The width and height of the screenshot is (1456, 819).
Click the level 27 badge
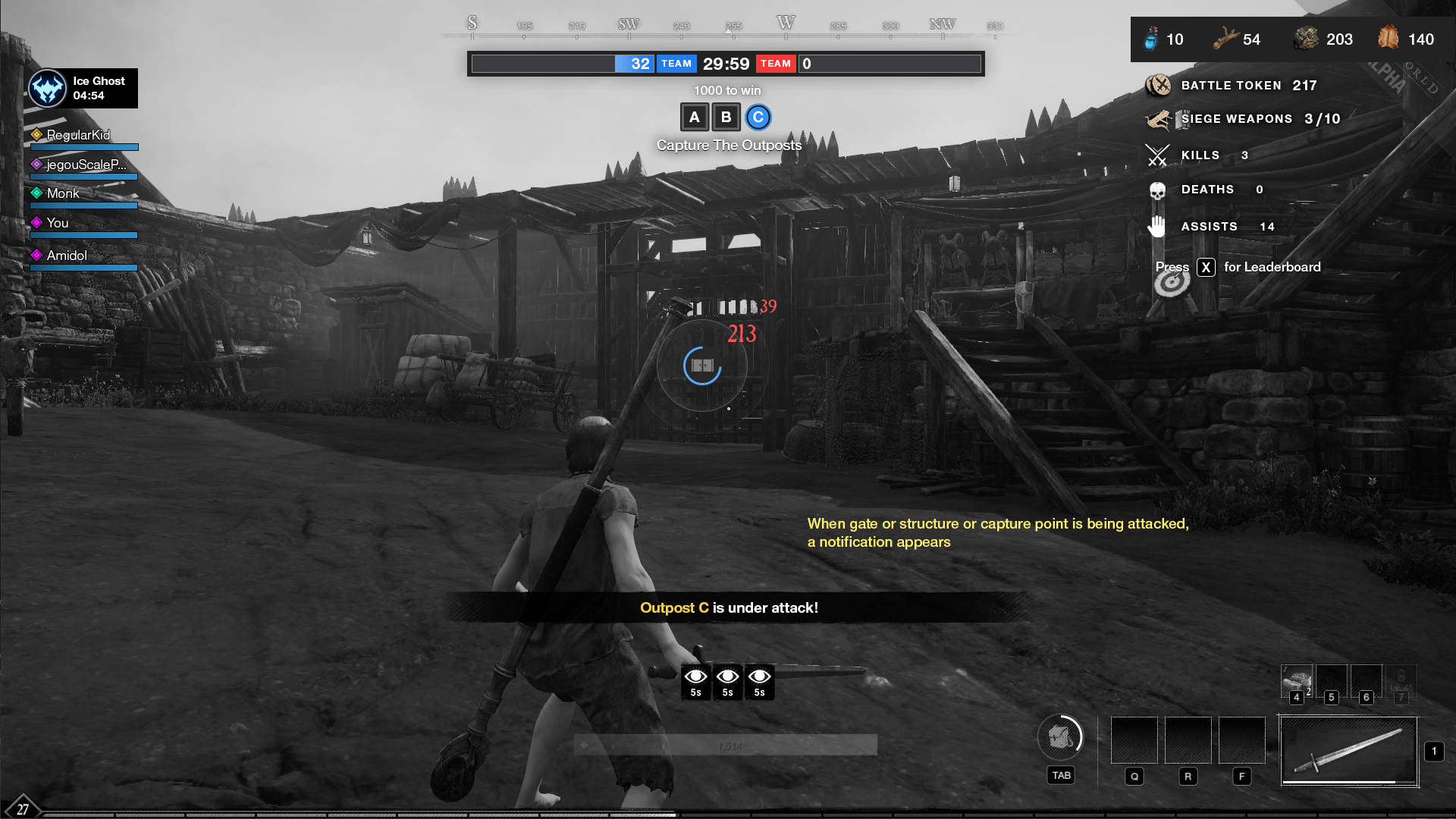coord(23,808)
